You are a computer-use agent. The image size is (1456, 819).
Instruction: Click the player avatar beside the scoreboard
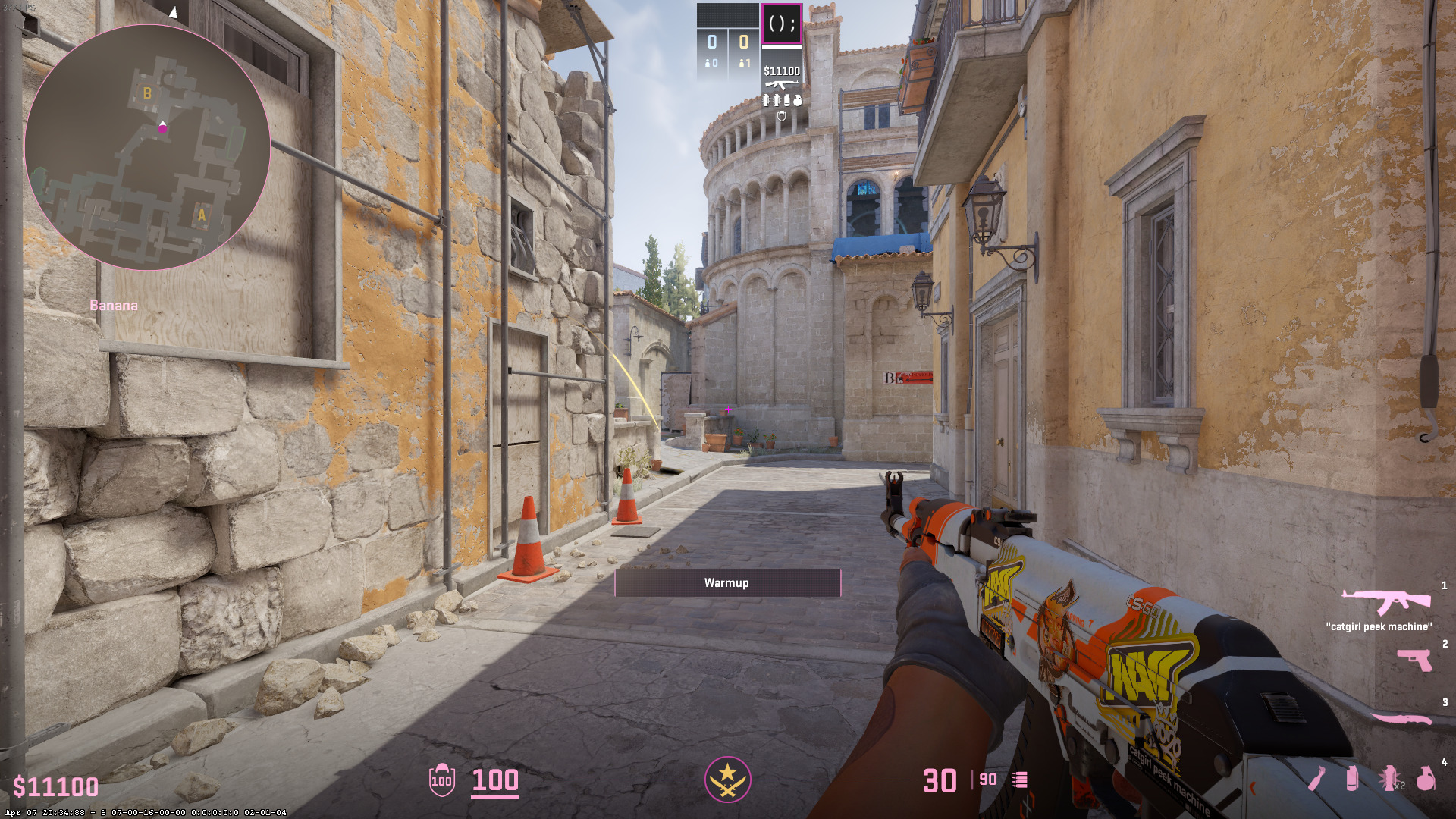(x=781, y=24)
